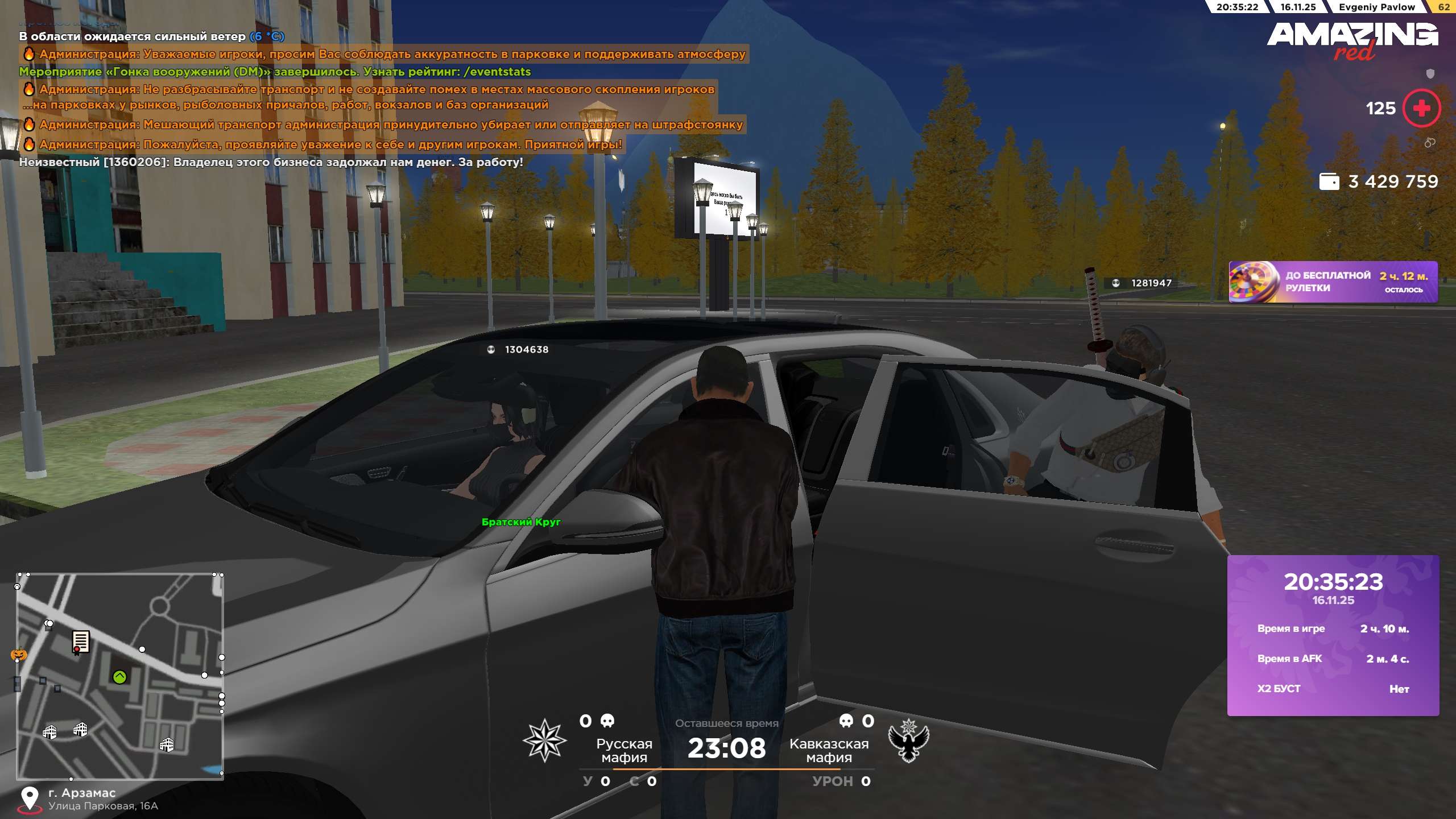Click the green player arrow on minimap

pos(119,677)
